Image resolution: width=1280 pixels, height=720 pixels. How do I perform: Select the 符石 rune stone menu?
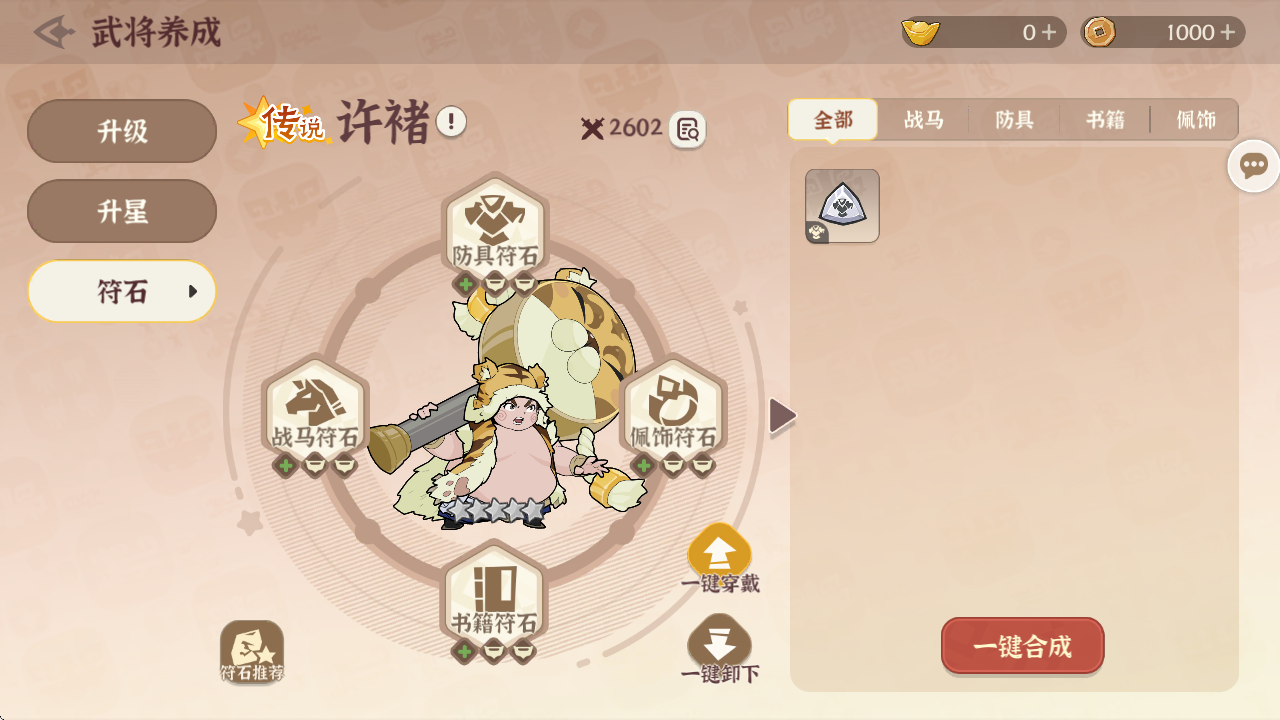122,291
